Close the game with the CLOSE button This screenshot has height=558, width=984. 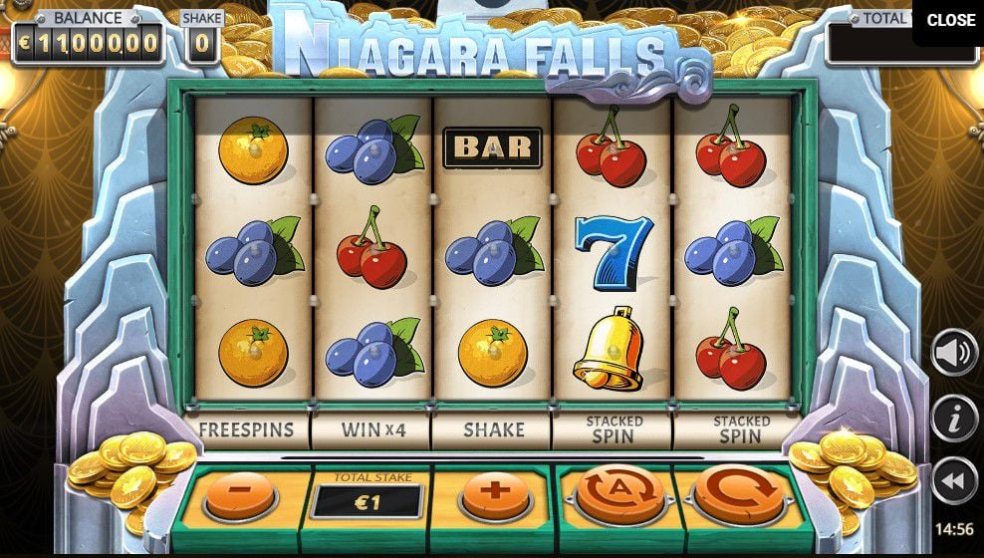click(x=950, y=20)
